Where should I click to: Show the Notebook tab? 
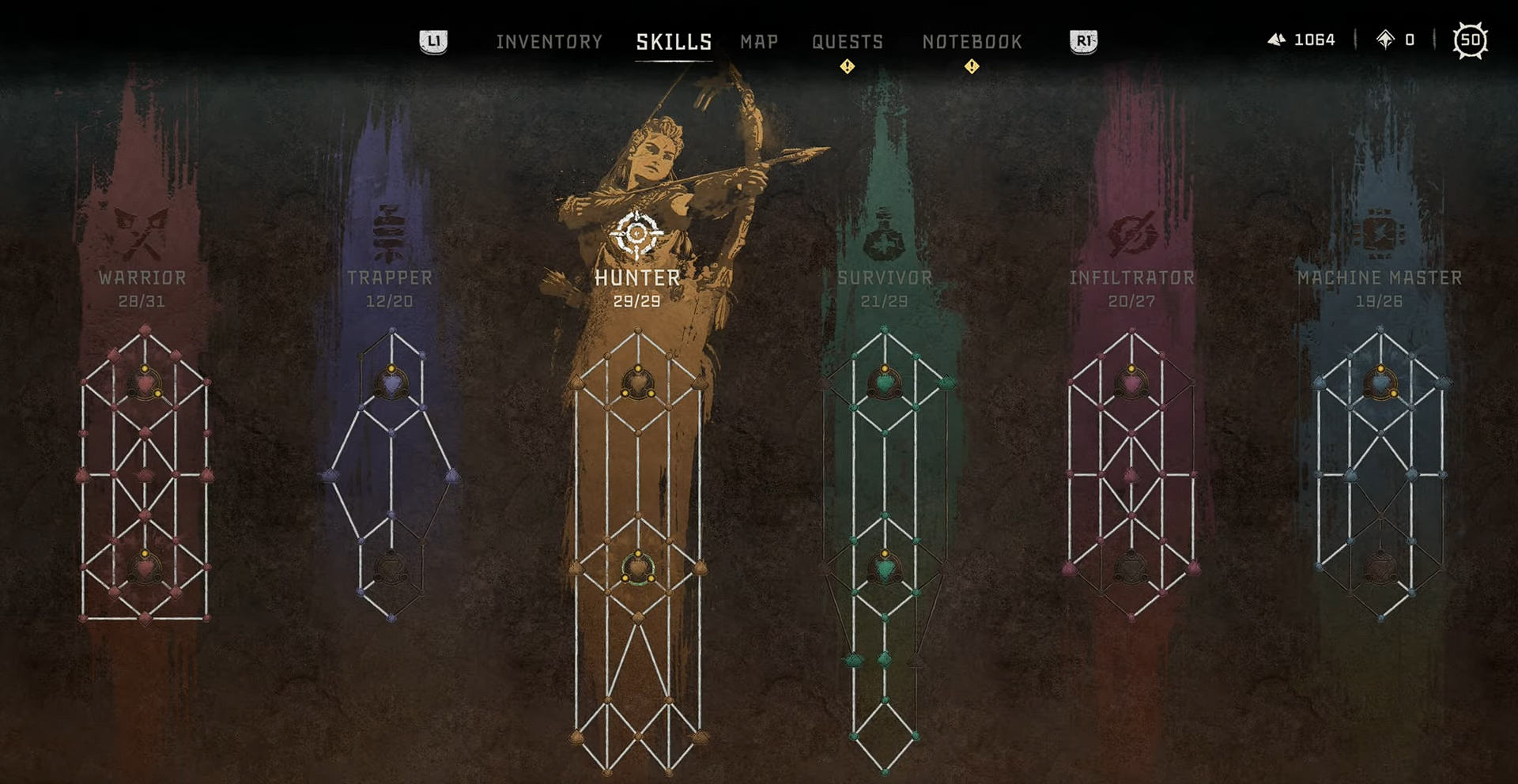click(972, 42)
